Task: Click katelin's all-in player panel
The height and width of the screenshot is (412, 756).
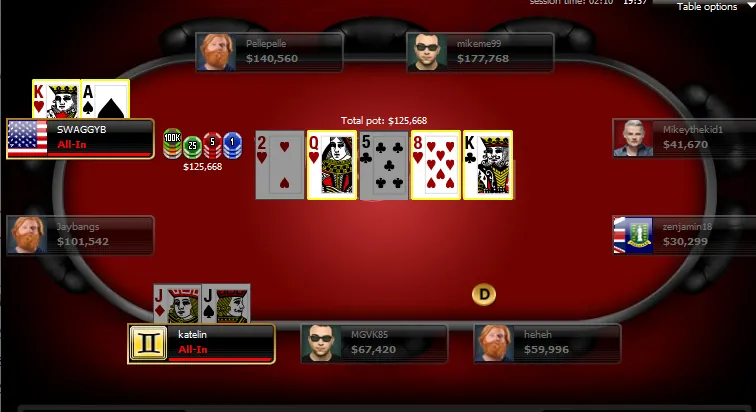Action: coord(201,343)
